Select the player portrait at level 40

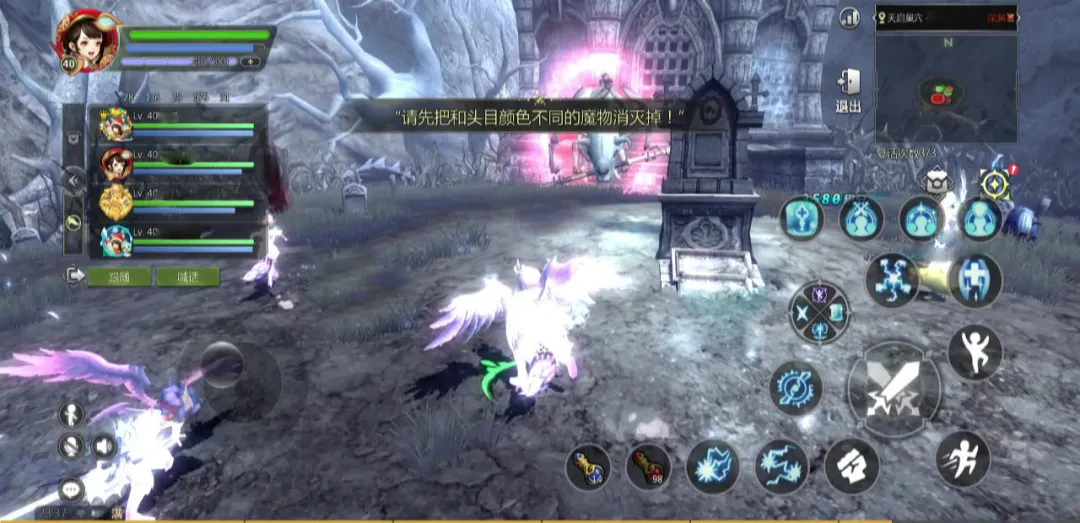[86, 40]
